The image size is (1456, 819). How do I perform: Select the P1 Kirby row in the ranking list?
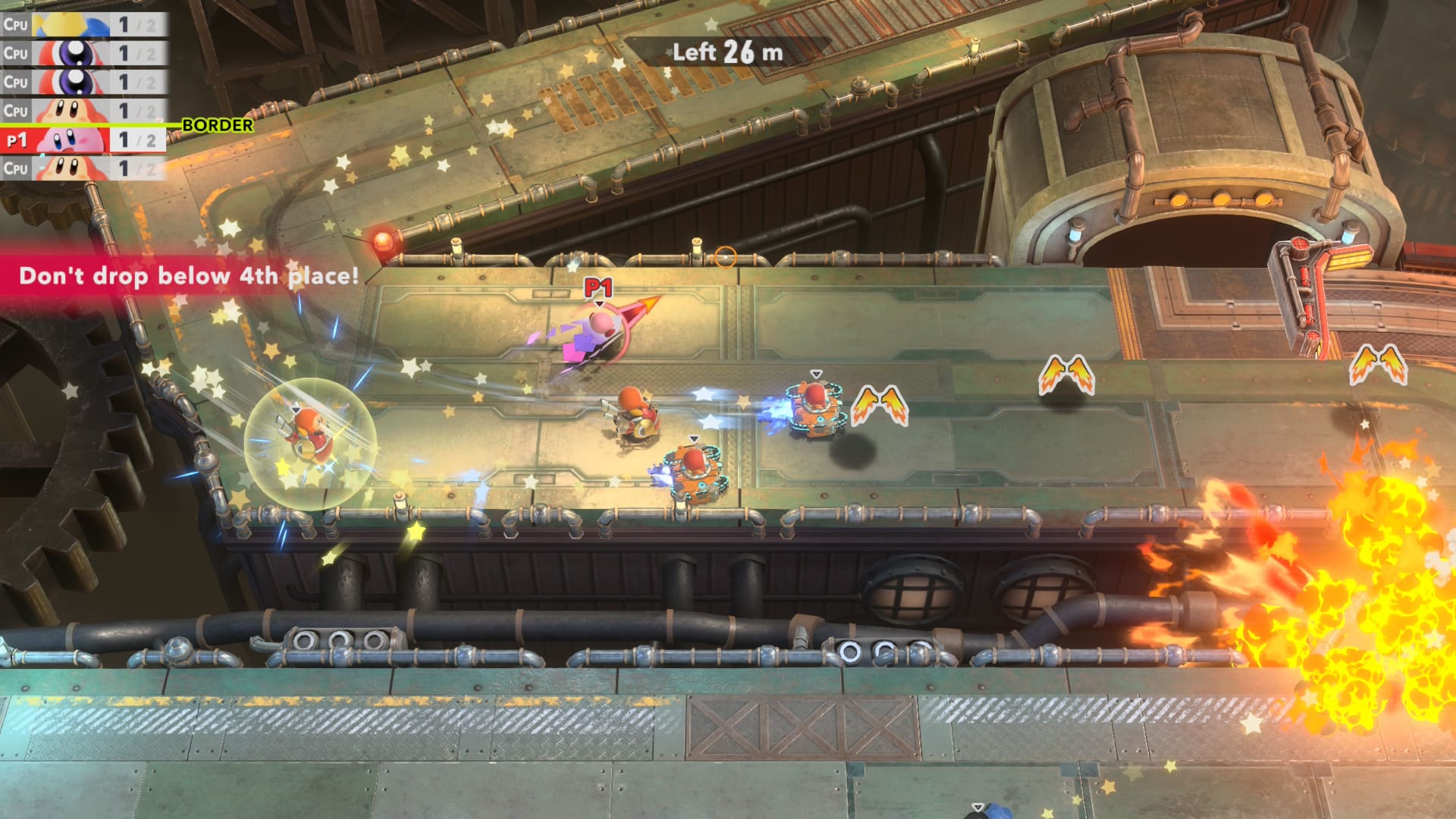point(82,140)
